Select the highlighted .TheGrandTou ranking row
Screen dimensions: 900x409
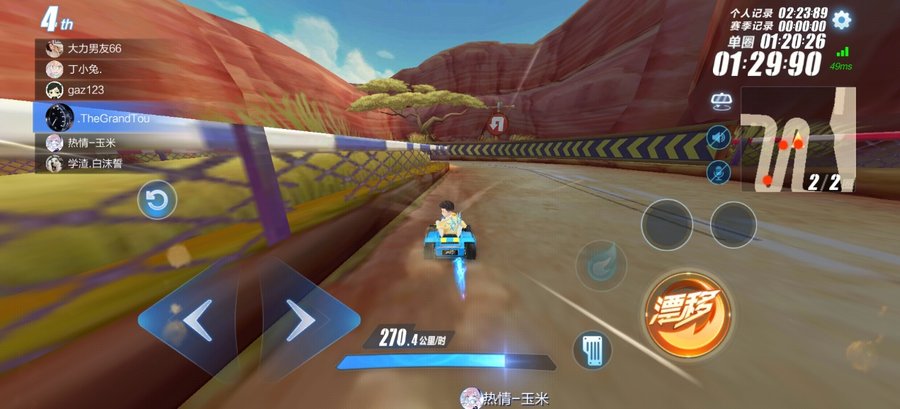[x=96, y=117]
